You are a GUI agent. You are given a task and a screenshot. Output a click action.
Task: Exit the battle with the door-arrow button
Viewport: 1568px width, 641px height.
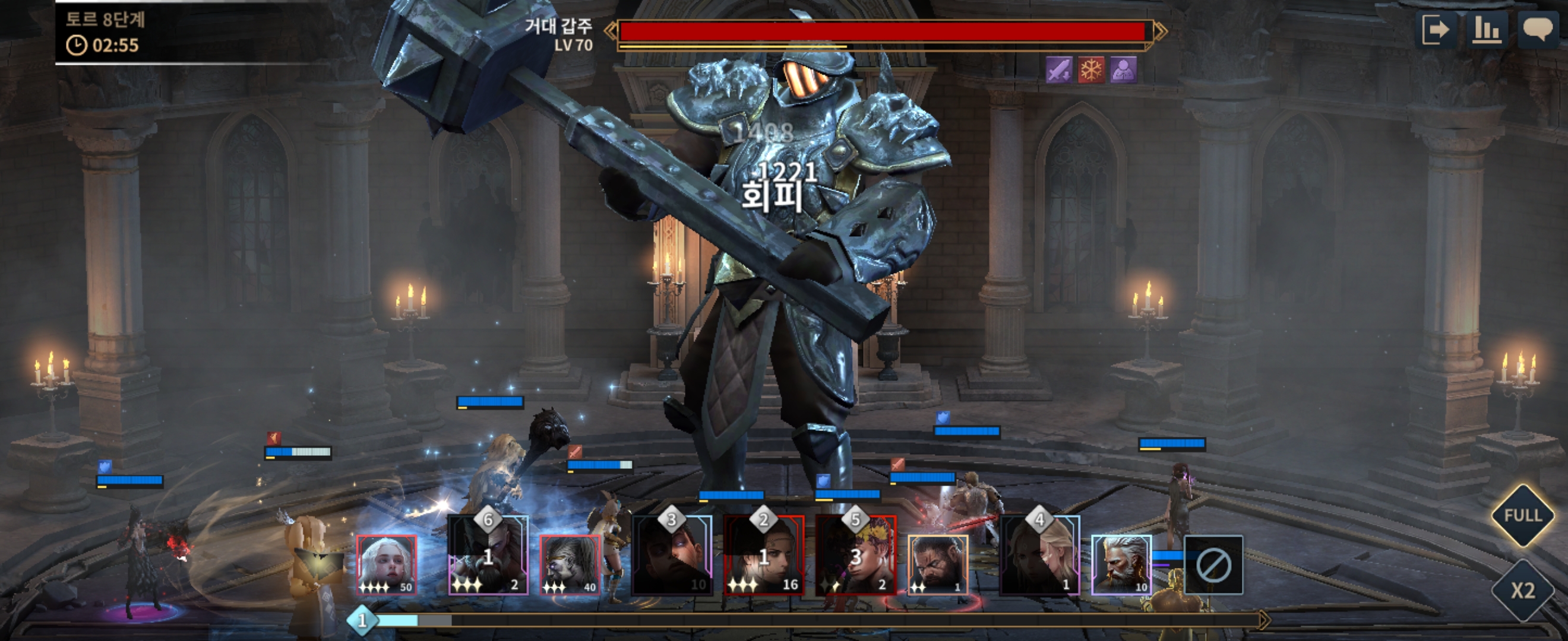coord(1436,30)
